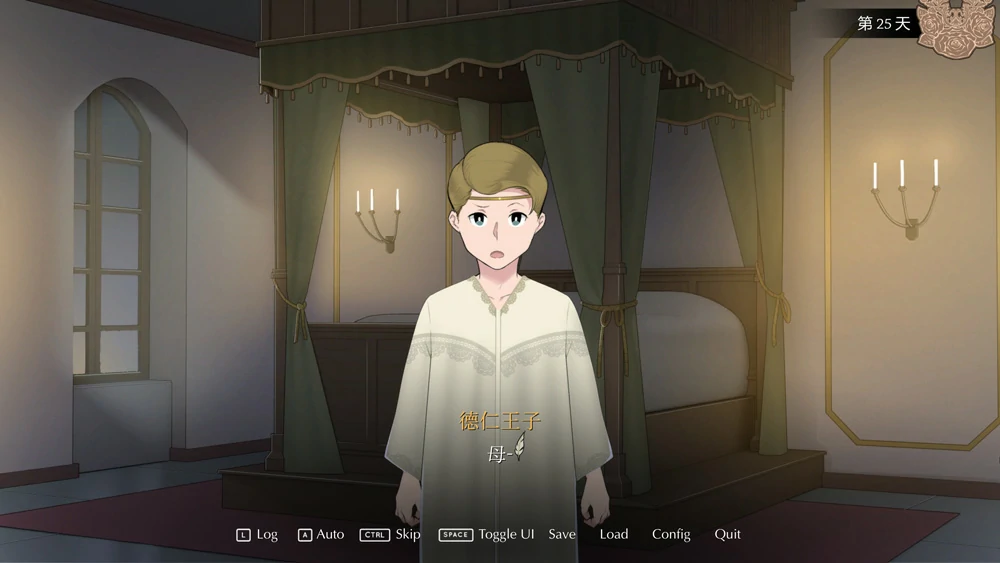Turn on Auto text advance
This screenshot has height=563, width=1000.
321,534
